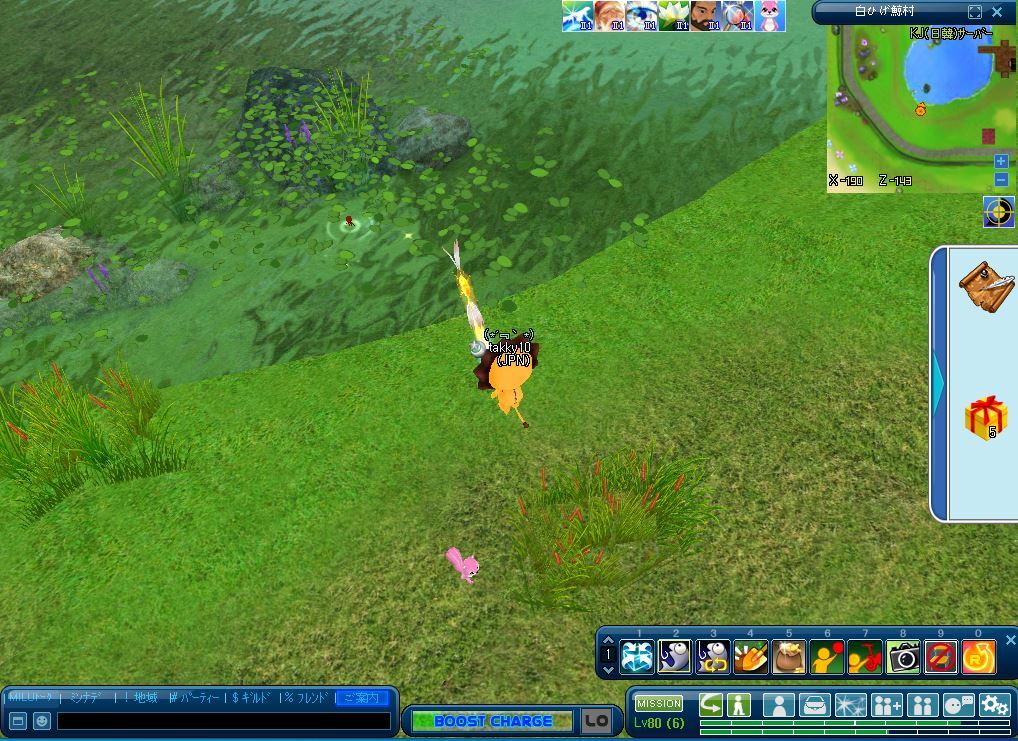Screen dimensions: 1018x741
Task: Close the skill hotbar
Action: tap(1010, 640)
